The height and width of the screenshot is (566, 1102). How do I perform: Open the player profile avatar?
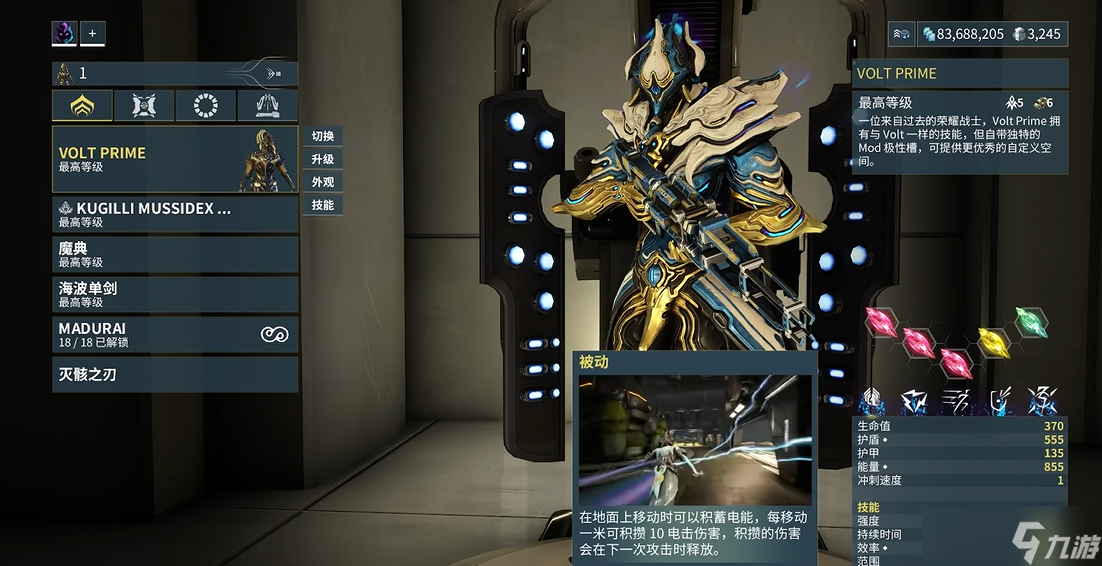click(x=65, y=33)
